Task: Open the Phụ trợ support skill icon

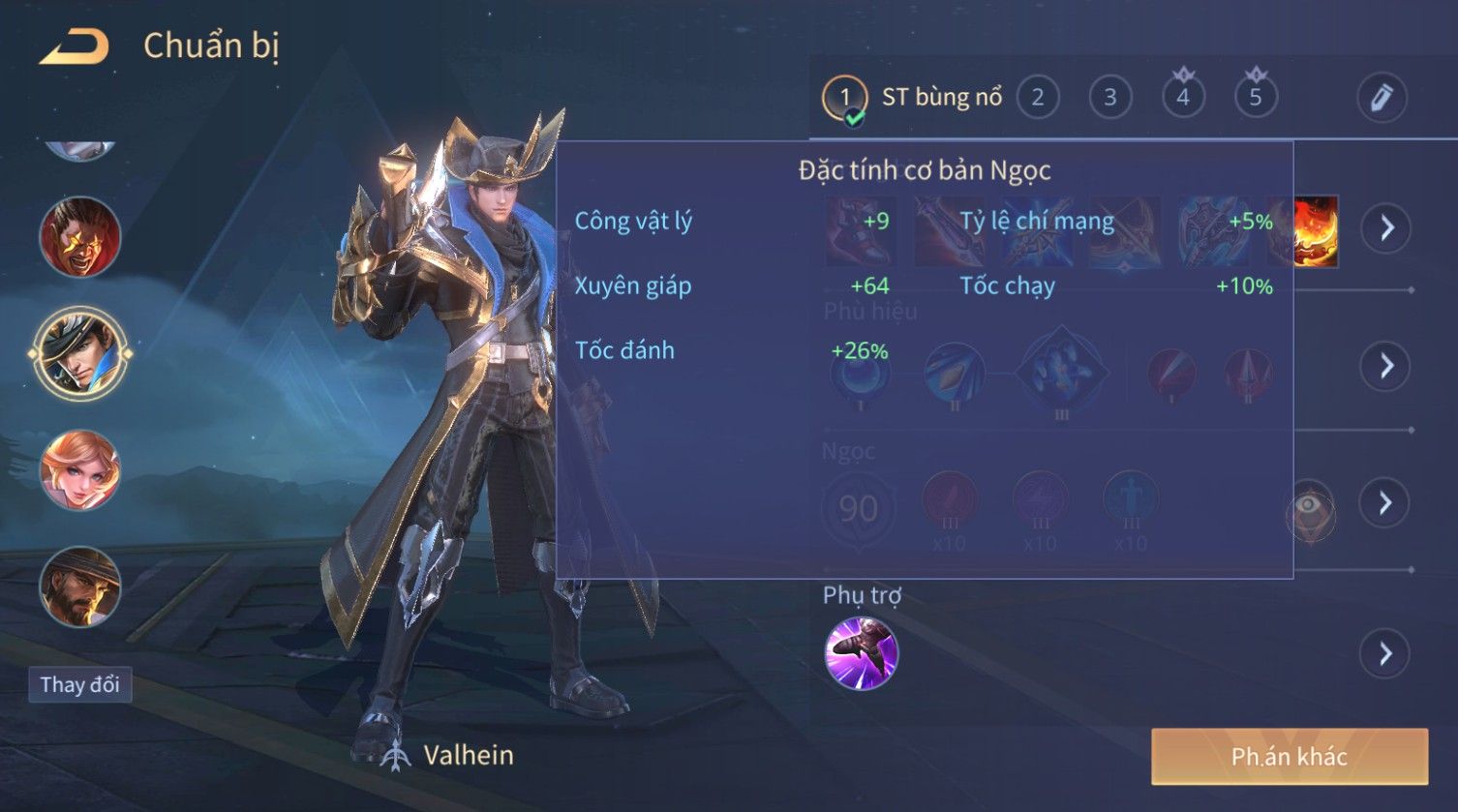Action: [861, 653]
